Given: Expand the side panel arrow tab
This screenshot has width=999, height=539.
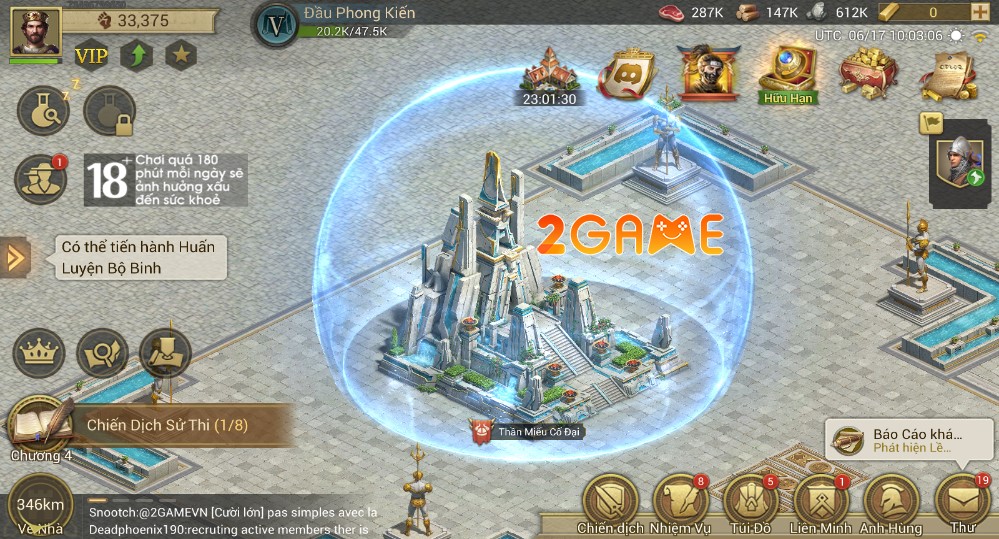Looking at the screenshot, I should (15, 258).
